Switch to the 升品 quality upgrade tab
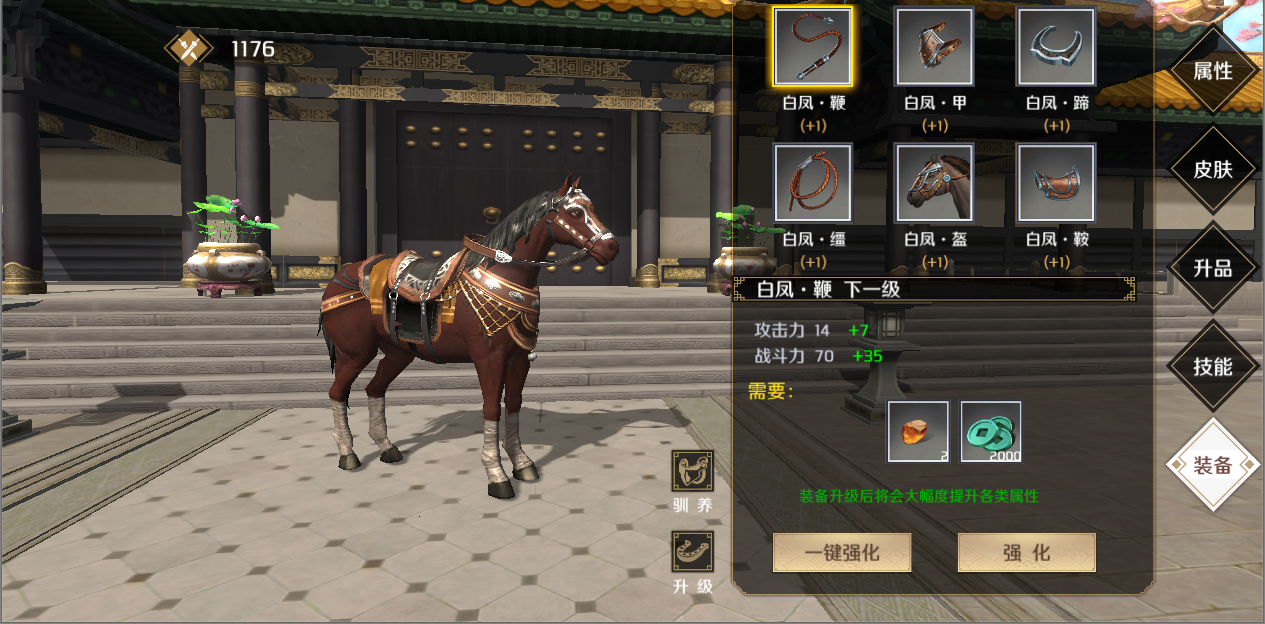The width and height of the screenshot is (1265, 624). (1212, 268)
